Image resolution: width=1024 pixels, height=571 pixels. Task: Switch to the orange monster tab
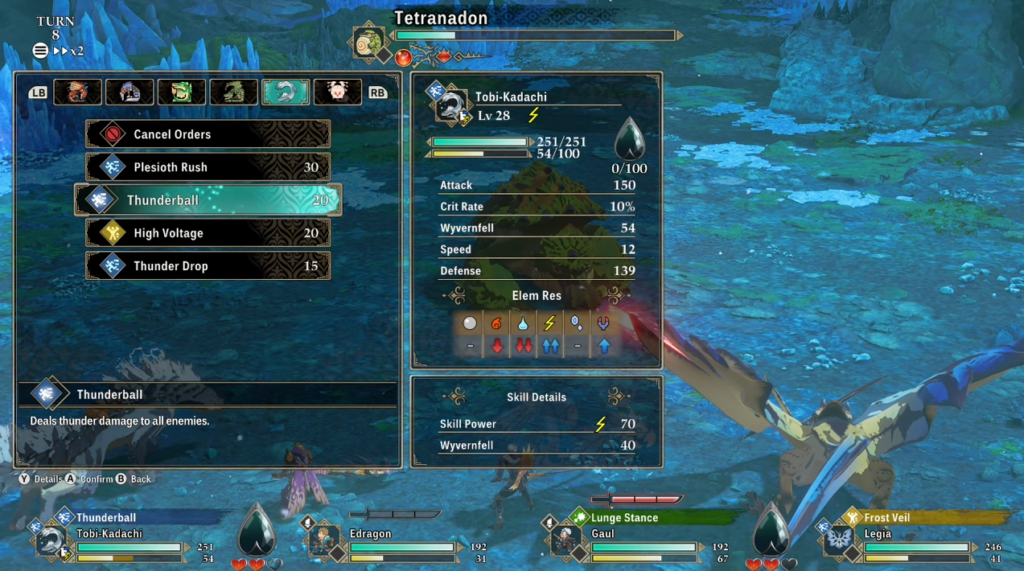(78, 92)
